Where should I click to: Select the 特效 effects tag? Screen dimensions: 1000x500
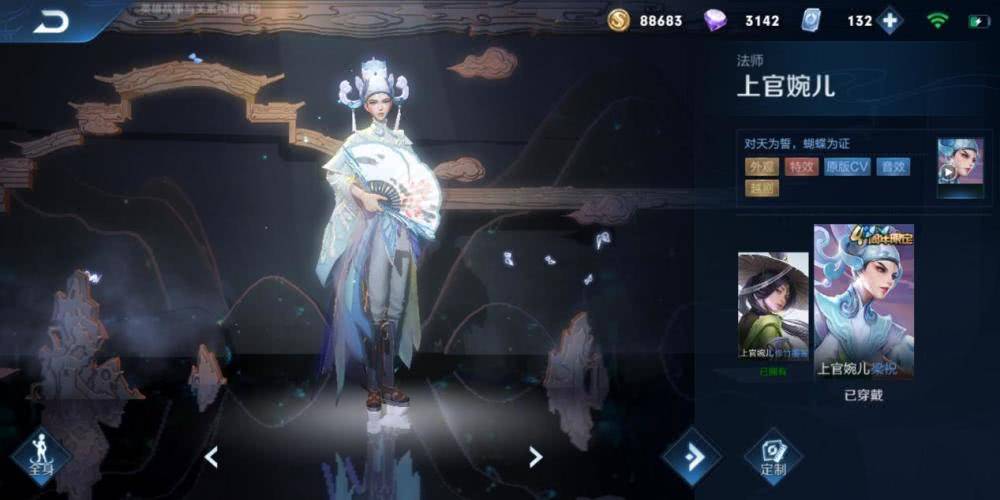point(801,167)
